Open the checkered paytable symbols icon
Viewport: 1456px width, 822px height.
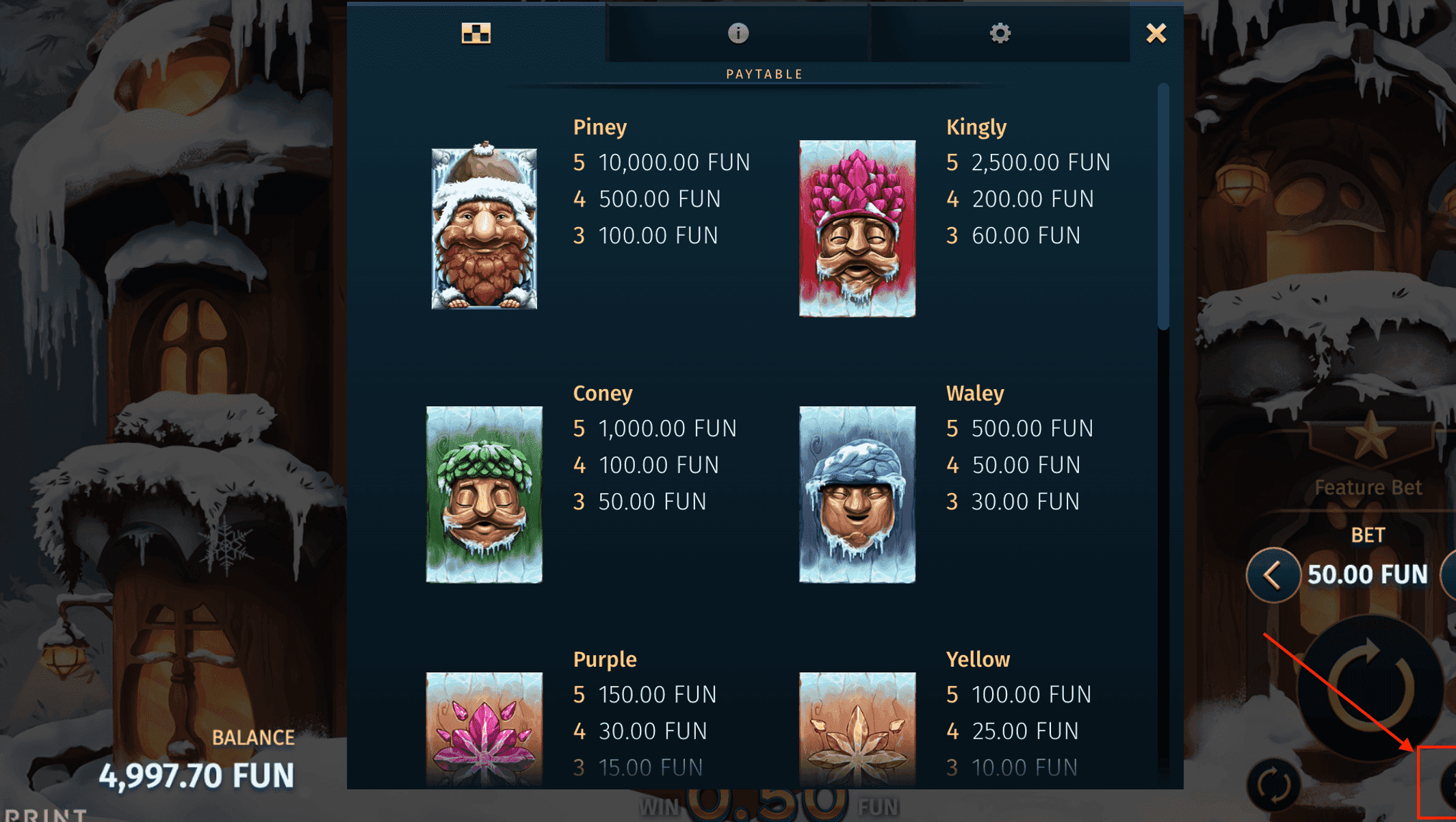476,33
